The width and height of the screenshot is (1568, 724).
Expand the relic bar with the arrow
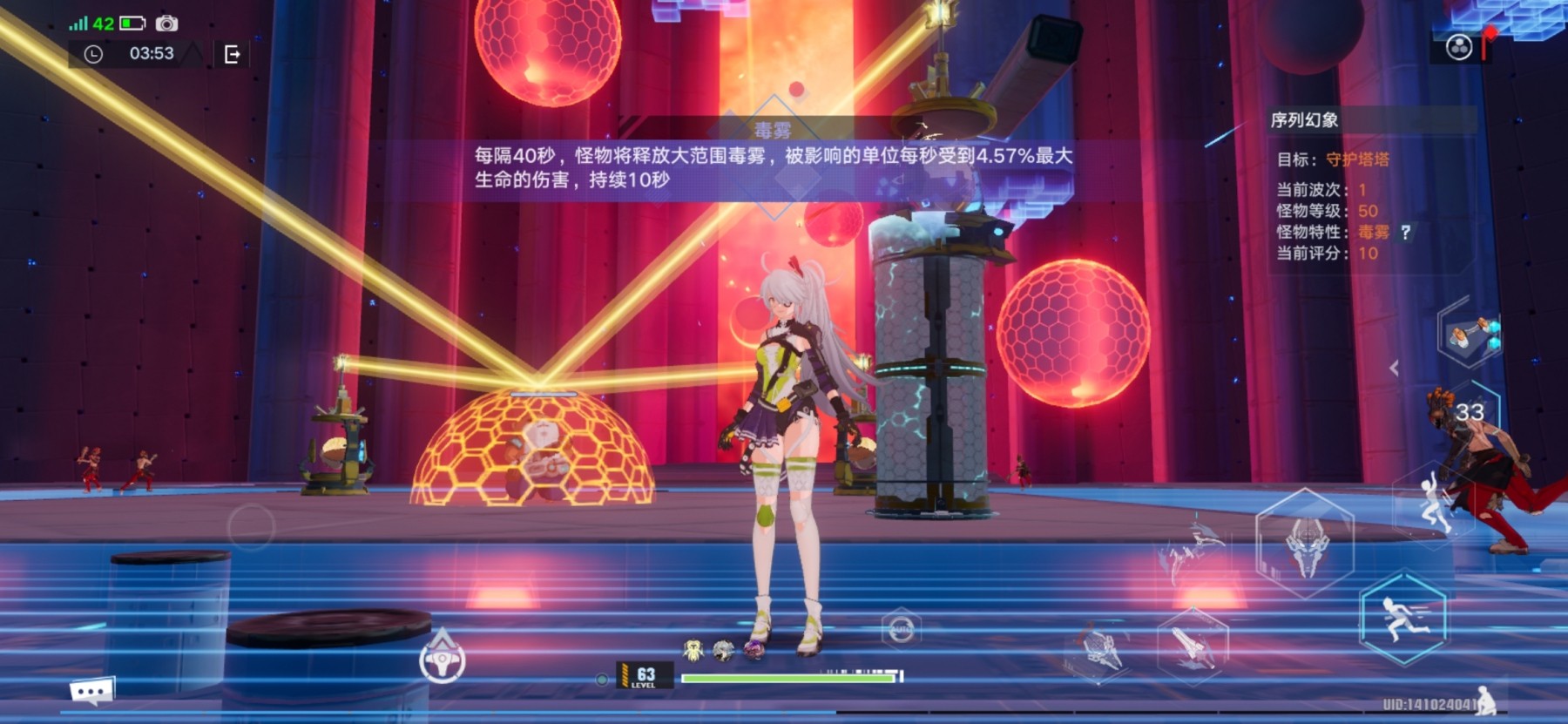(x=1394, y=368)
